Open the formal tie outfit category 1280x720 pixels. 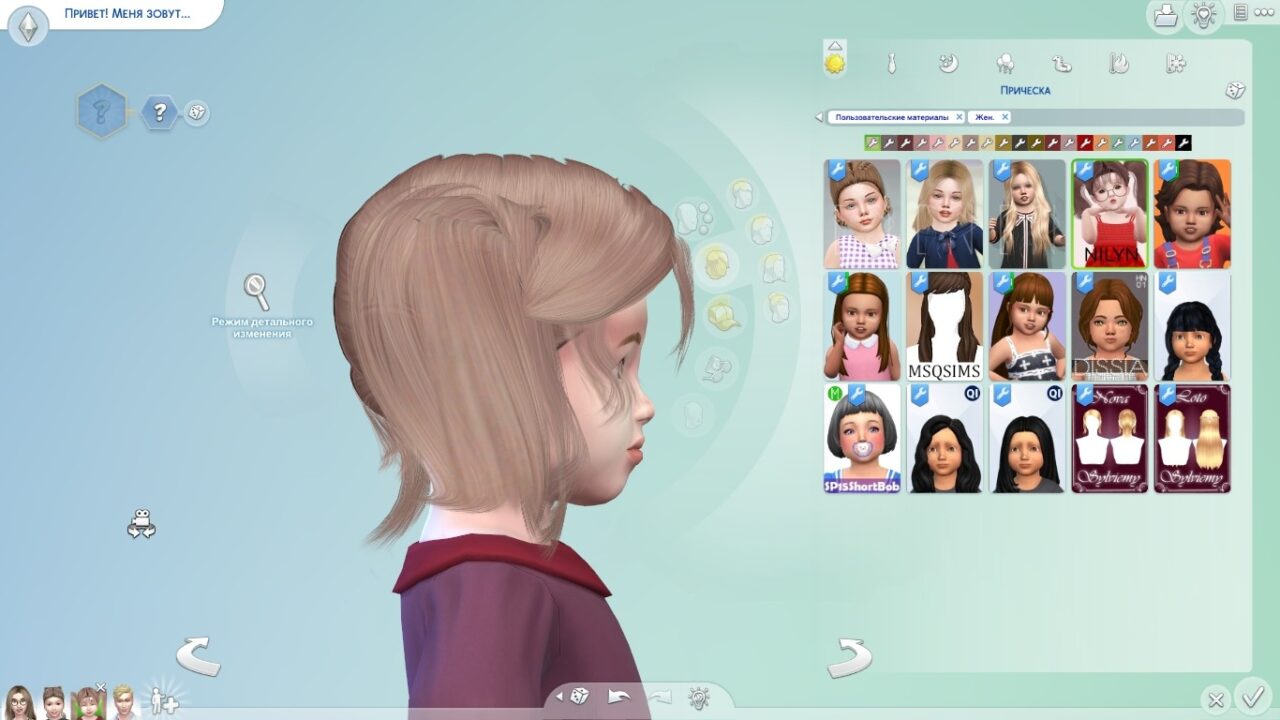(891, 64)
